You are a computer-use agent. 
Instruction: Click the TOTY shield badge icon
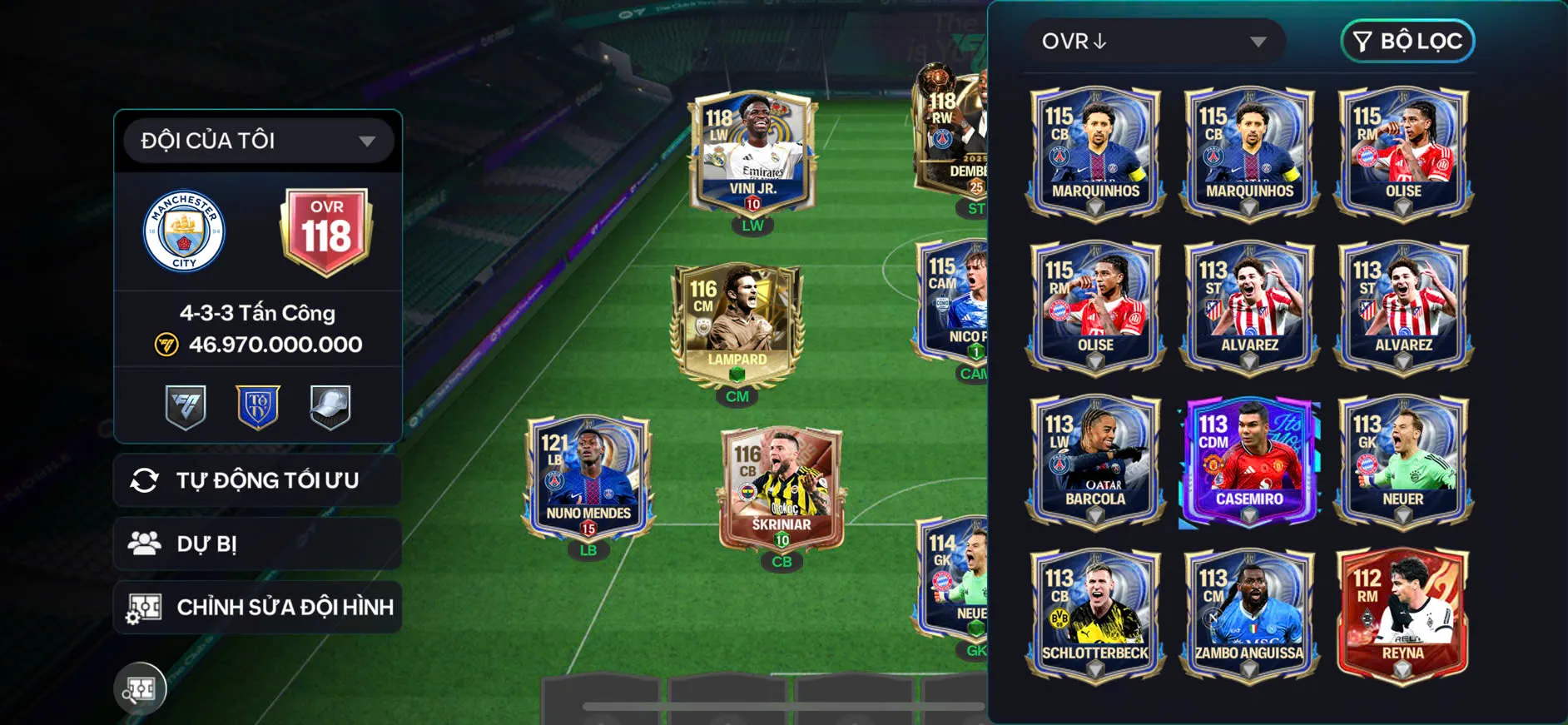(258, 405)
